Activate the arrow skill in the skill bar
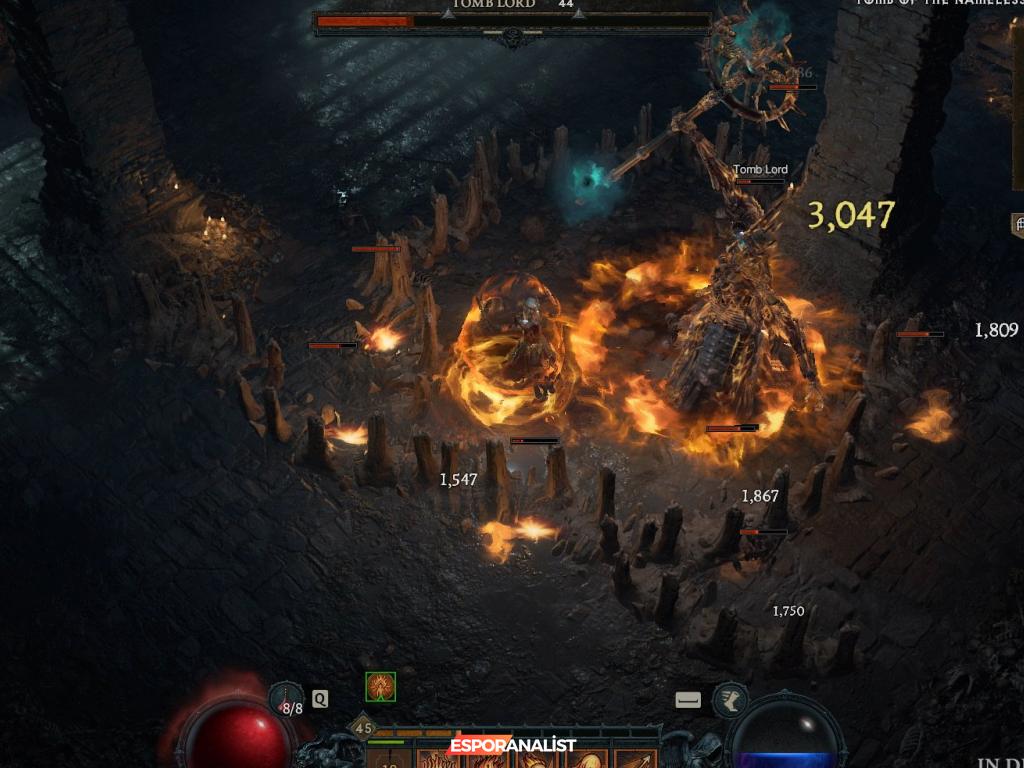 coord(634,759)
